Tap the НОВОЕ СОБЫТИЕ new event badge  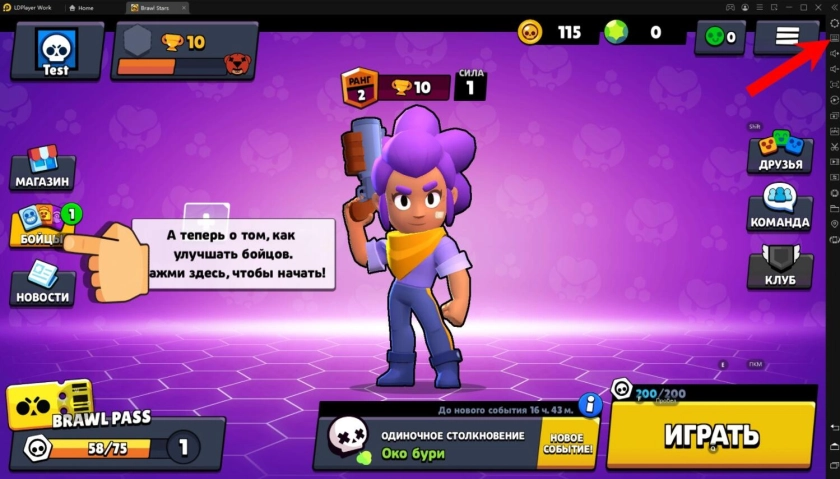click(568, 444)
